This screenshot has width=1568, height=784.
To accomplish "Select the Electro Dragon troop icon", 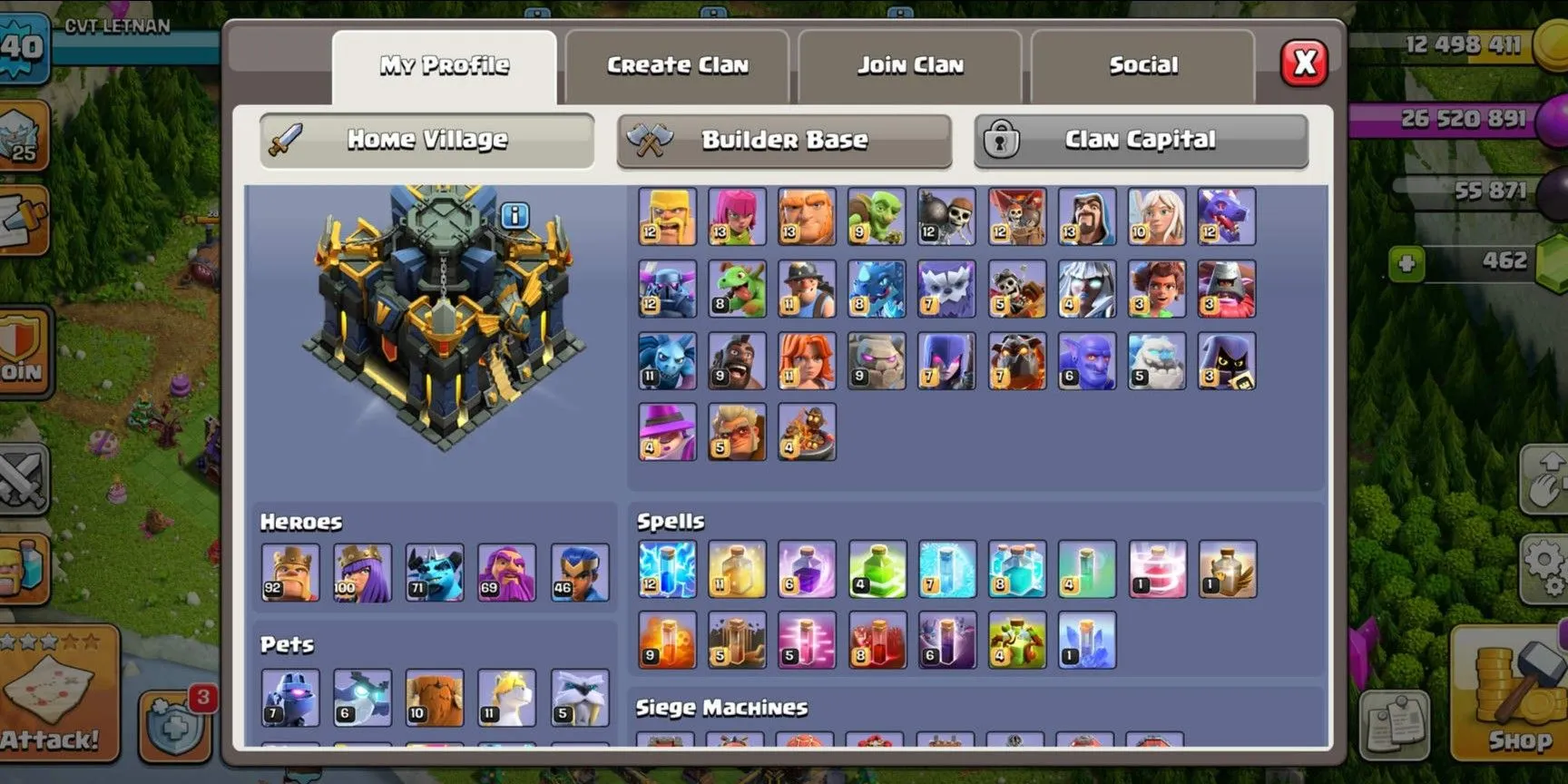I will 877,289.
